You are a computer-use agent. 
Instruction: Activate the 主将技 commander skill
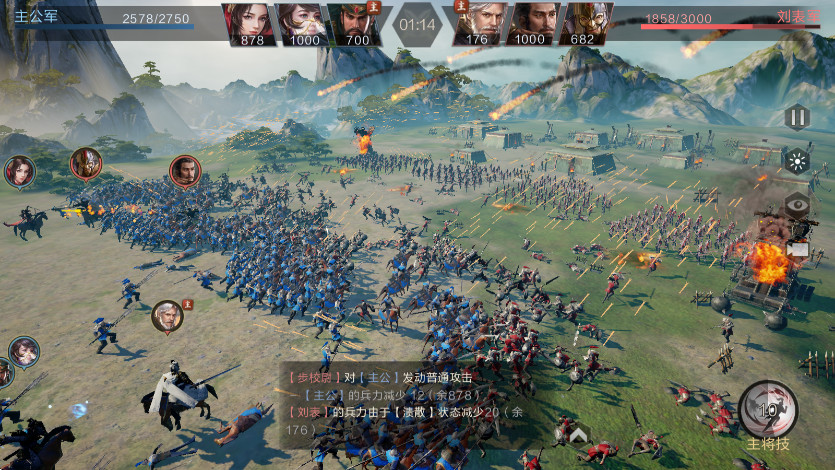click(768, 410)
